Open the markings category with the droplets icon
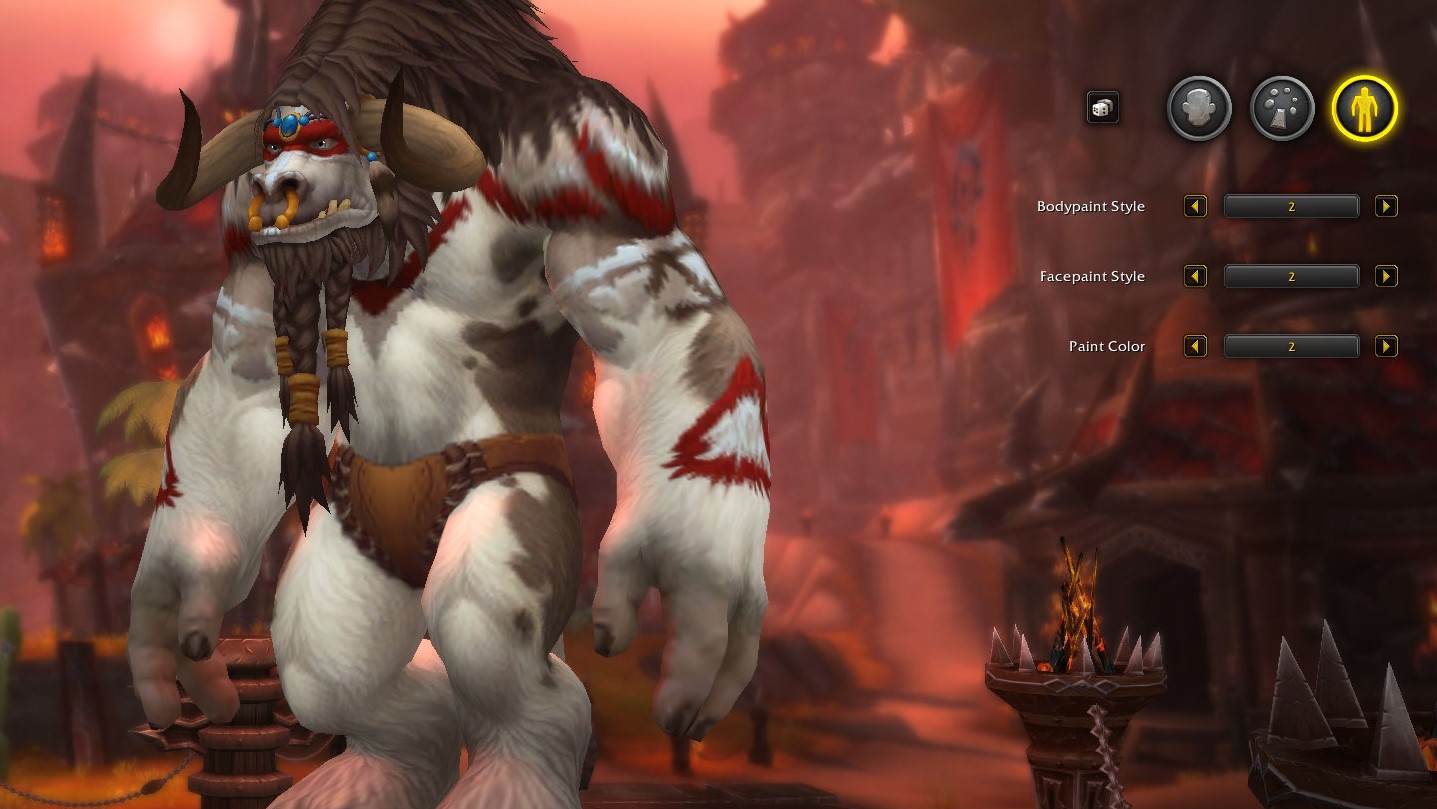The image size is (1437, 809). (1281, 109)
